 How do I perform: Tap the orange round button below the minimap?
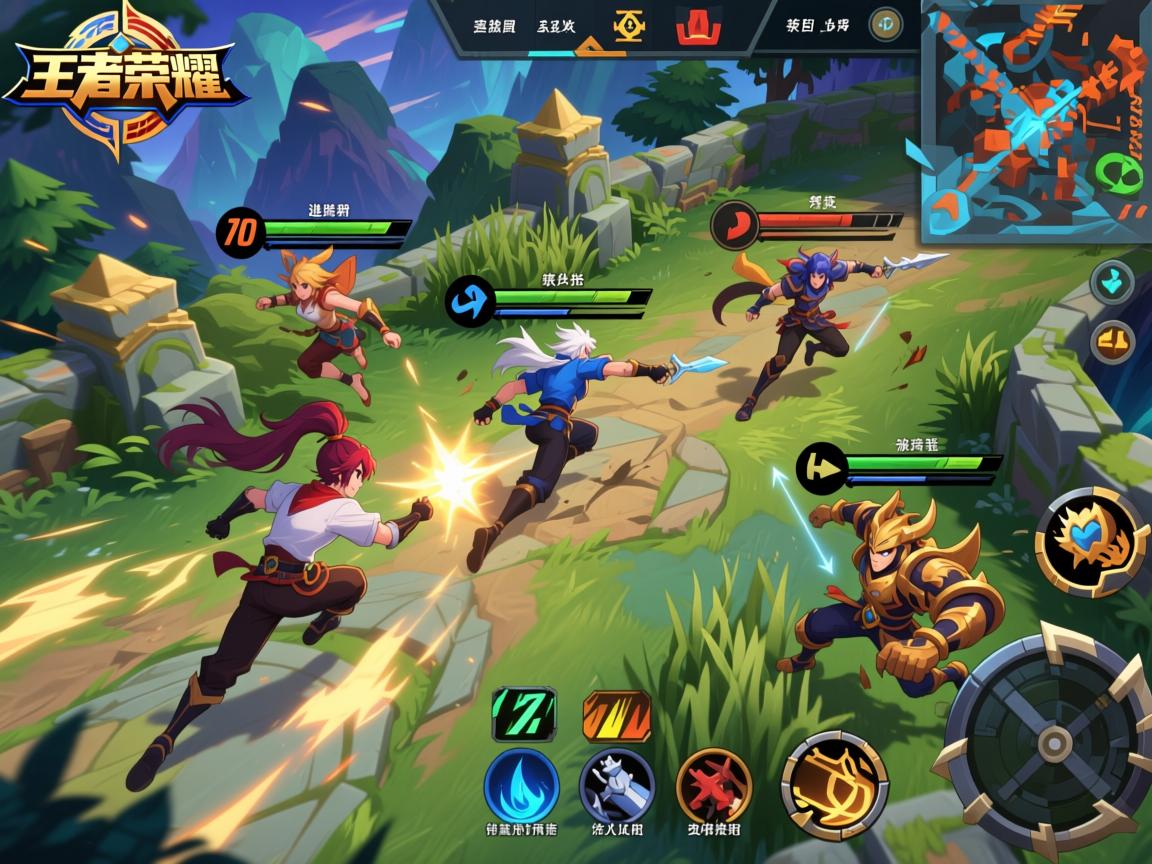(1111, 342)
